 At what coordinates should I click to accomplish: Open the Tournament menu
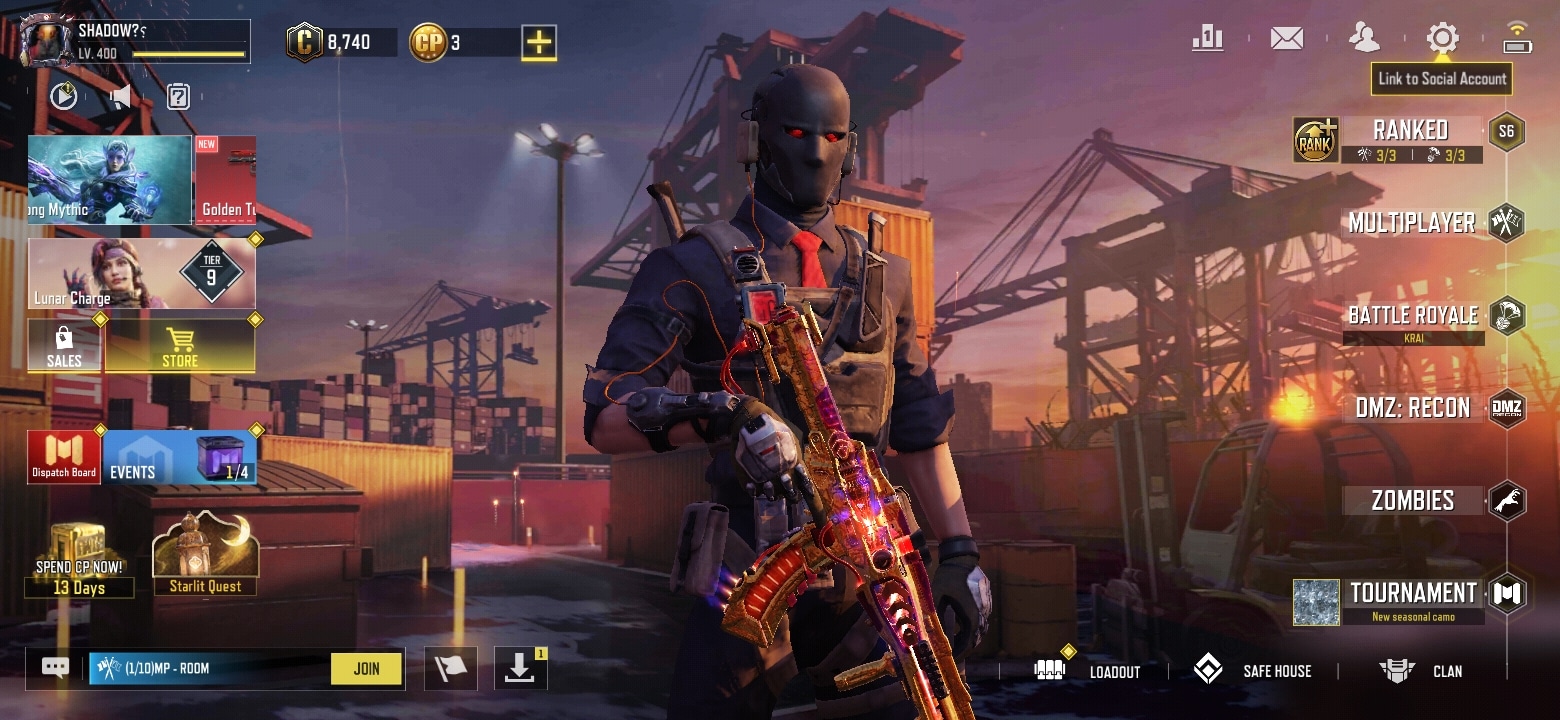(x=1412, y=594)
